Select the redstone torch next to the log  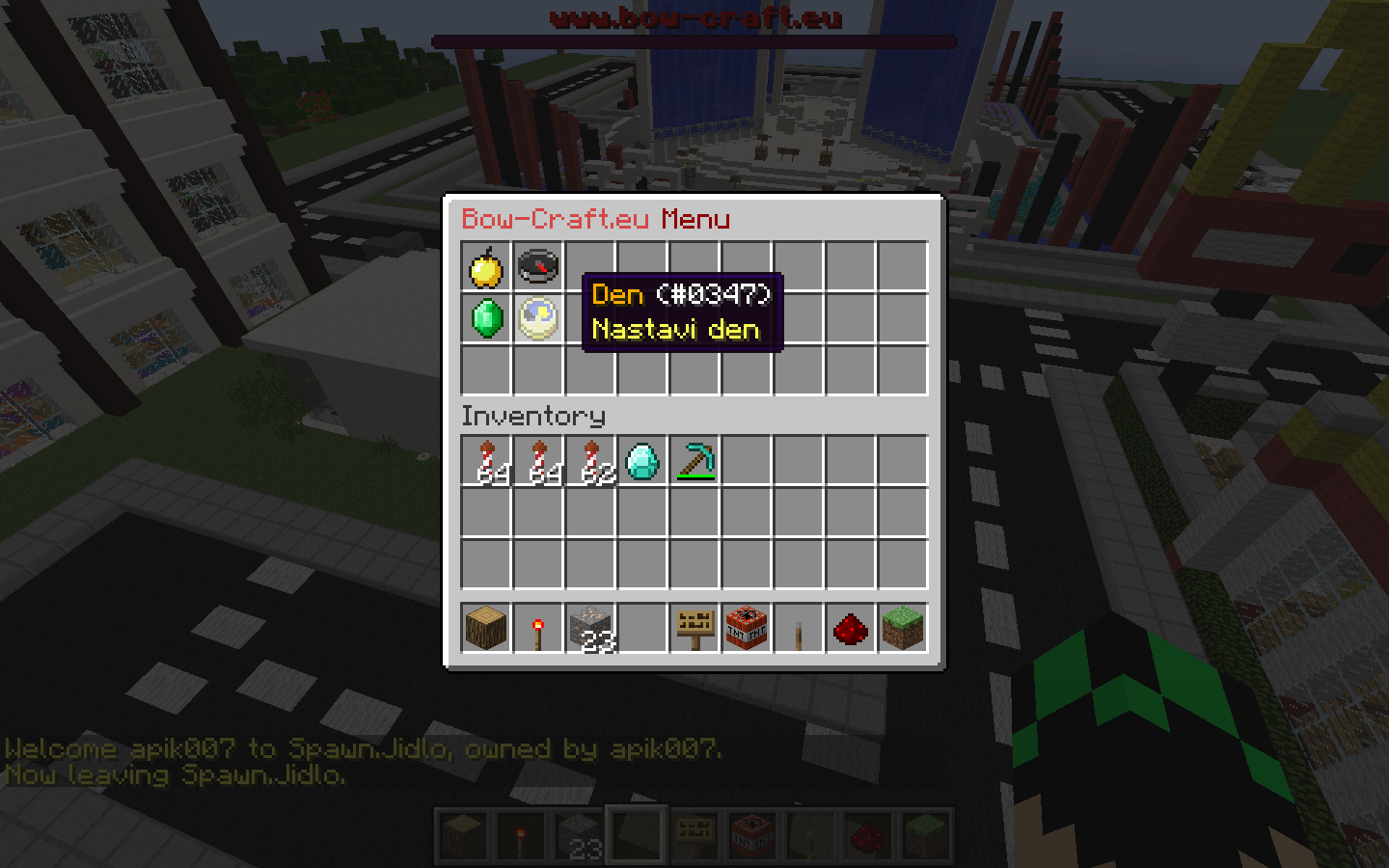[537, 627]
